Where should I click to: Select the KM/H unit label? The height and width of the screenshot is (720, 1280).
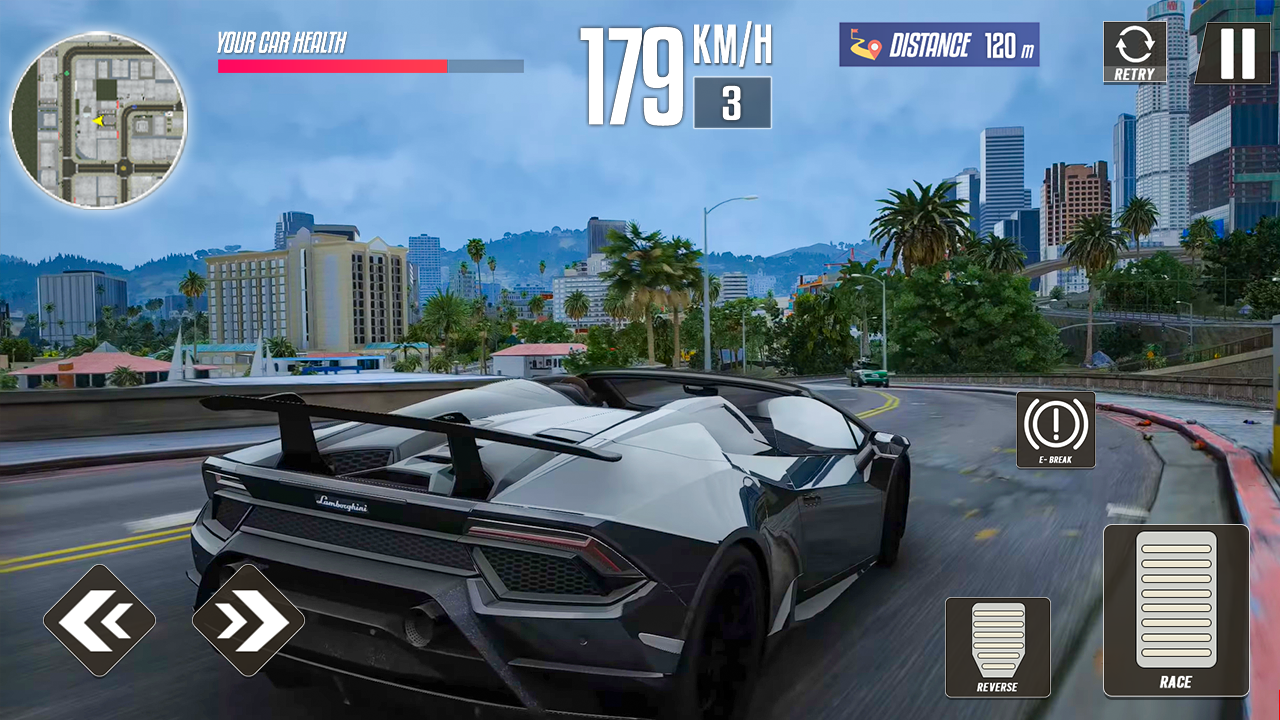tap(730, 45)
